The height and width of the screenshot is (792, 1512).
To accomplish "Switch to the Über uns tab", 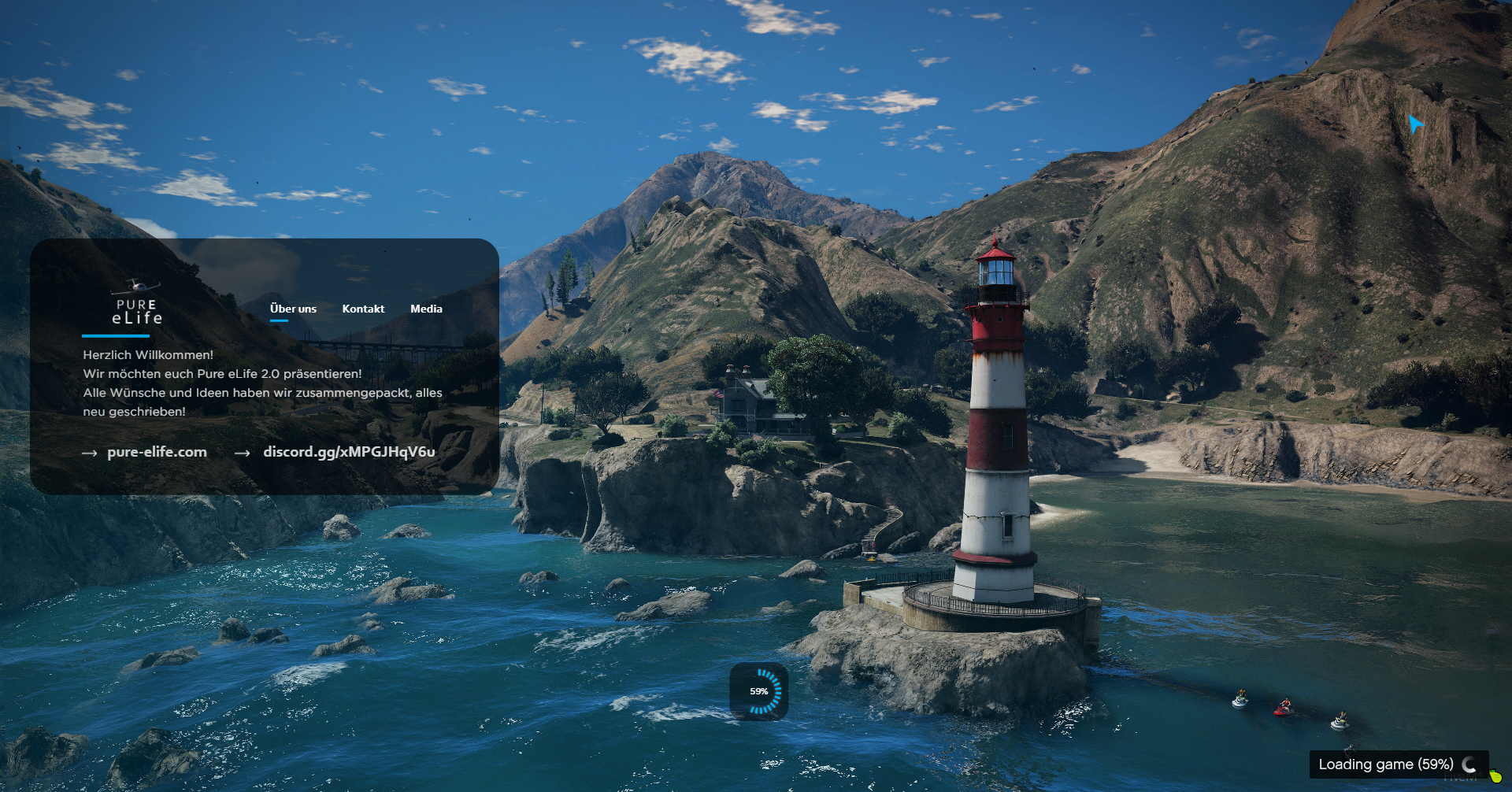I will 293,309.
